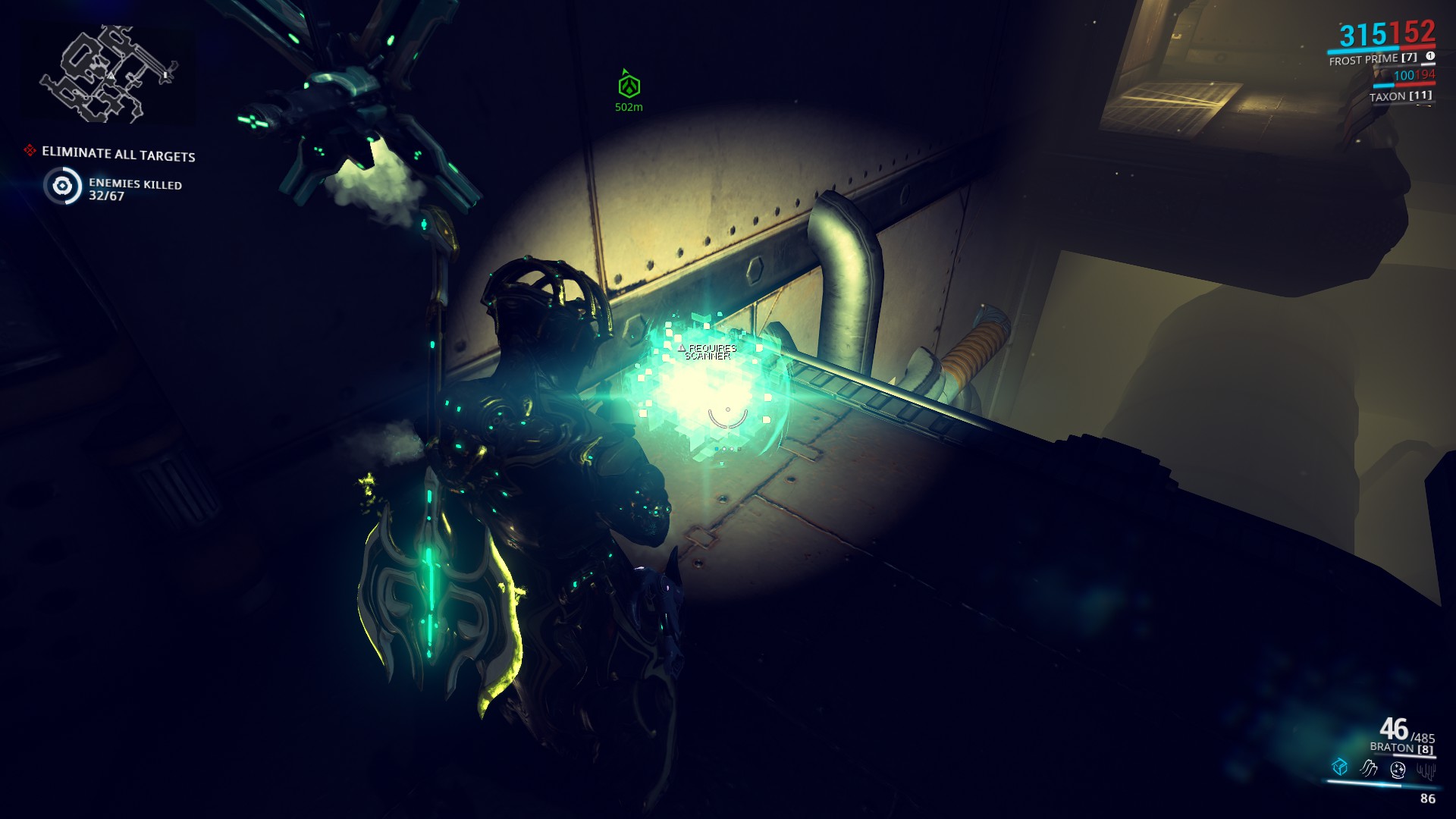
Task: Select the Freeze ability cube icon
Action: (1339, 768)
